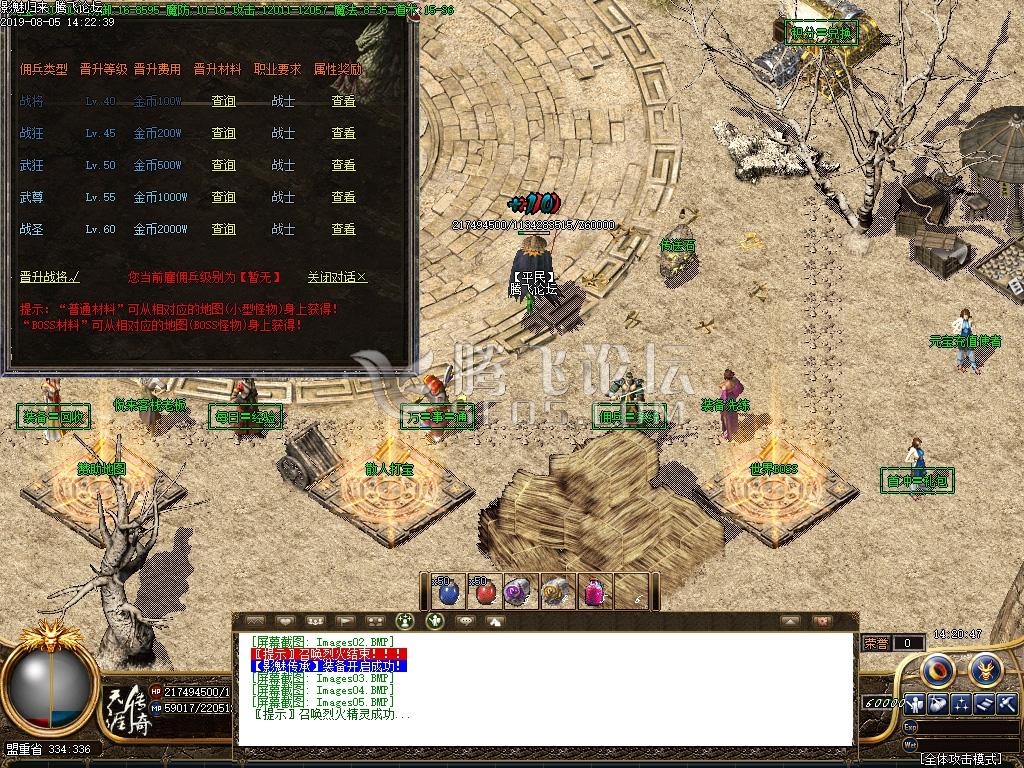Viewport: 1024px width, 768px height.
Task: Click the heart icon on chat bar
Action: click(285, 621)
